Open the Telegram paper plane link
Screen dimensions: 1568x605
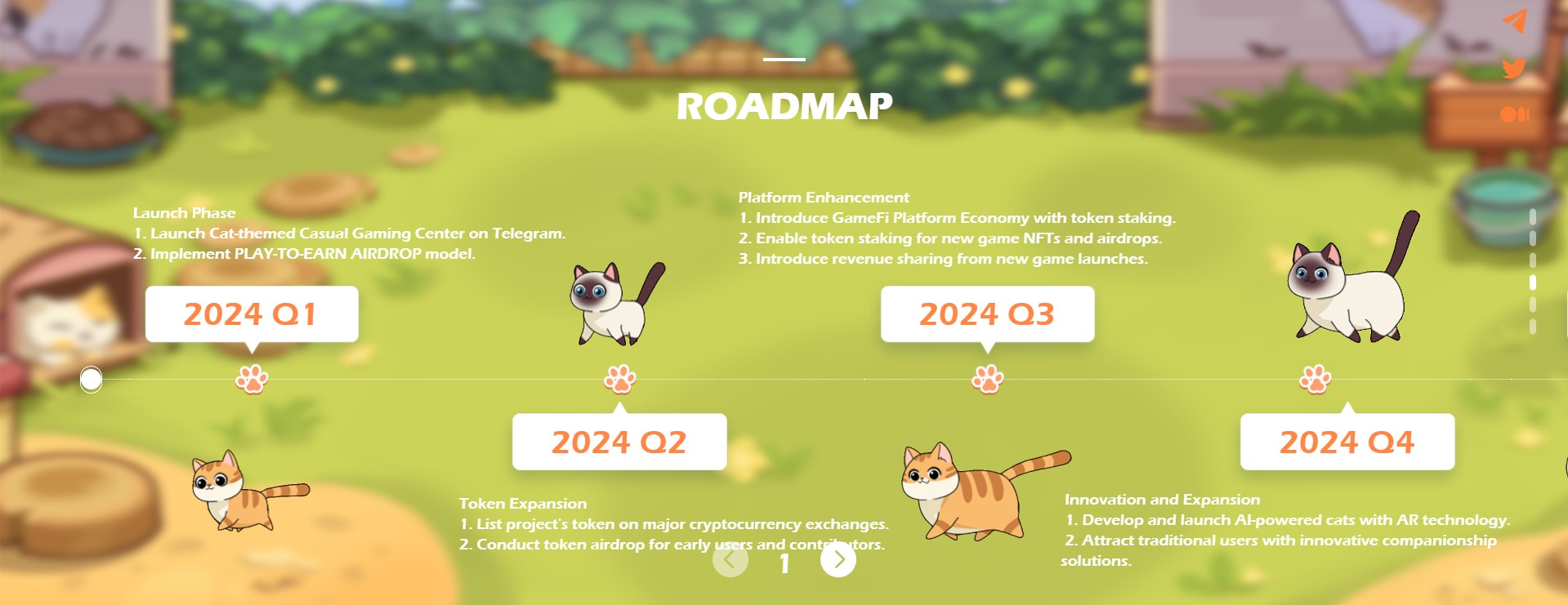(x=1514, y=21)
